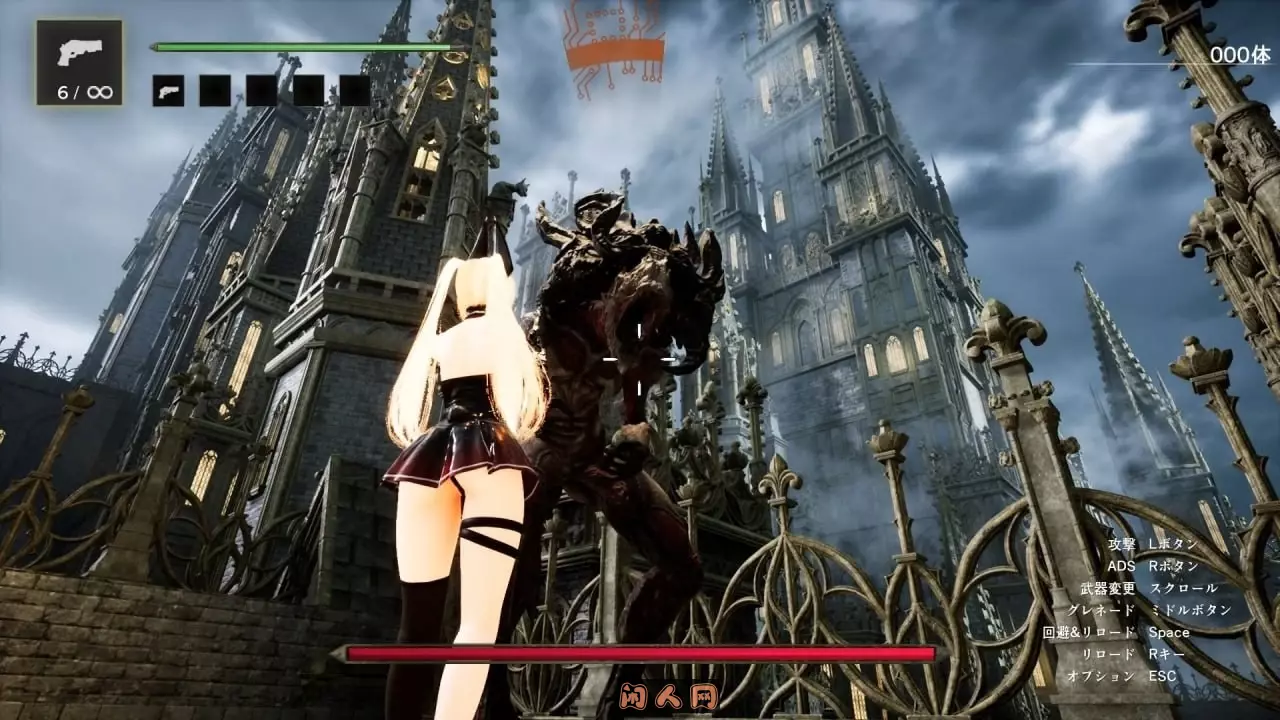Click the green player health bar
1280x720 pixels.
click(x=300, y=45)
